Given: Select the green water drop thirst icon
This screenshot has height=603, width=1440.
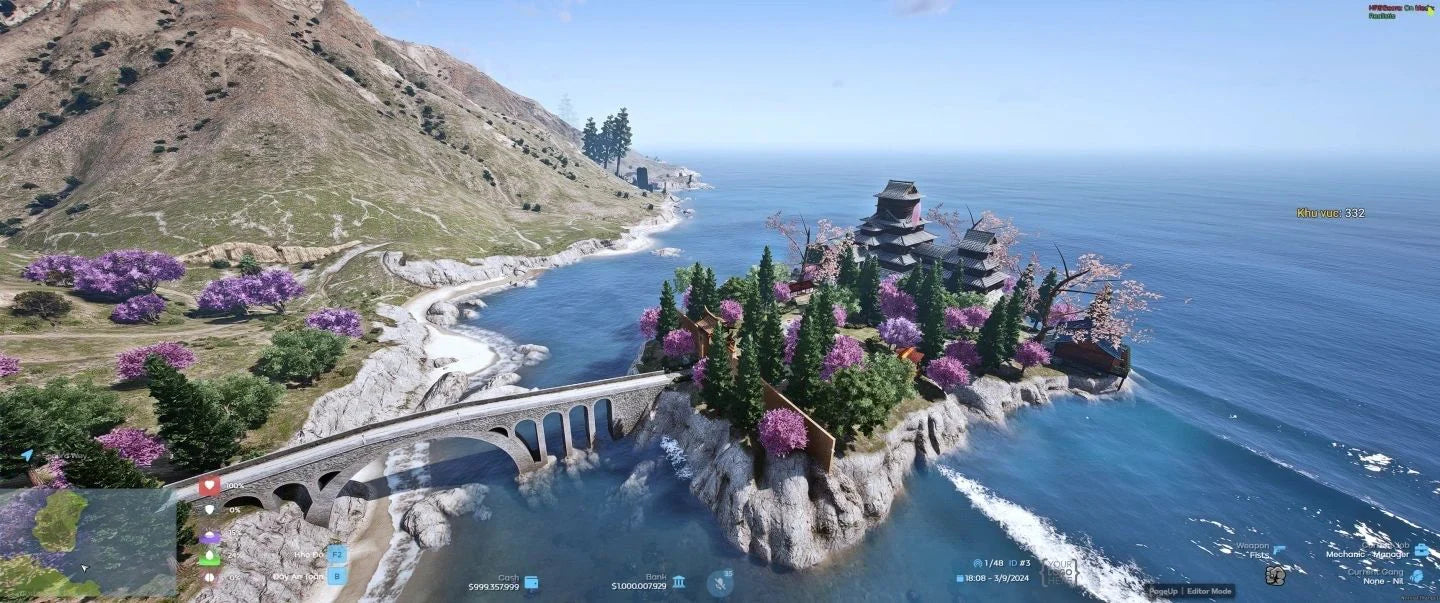Looking at the screenshot, I should click(209, 556).
